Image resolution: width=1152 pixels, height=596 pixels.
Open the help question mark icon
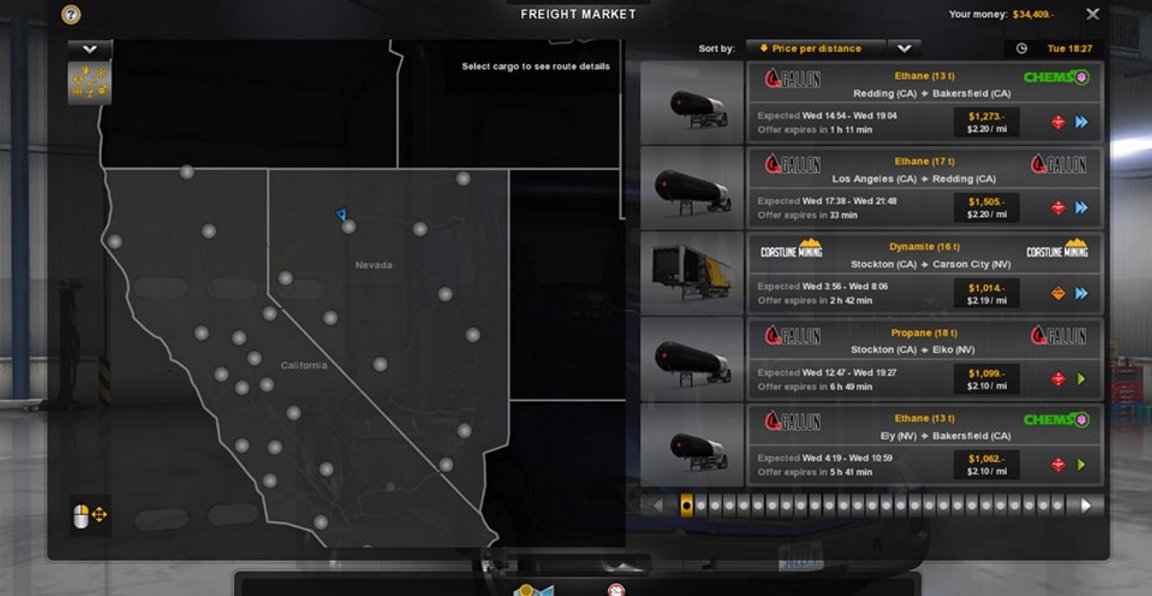tap(71, 14)
